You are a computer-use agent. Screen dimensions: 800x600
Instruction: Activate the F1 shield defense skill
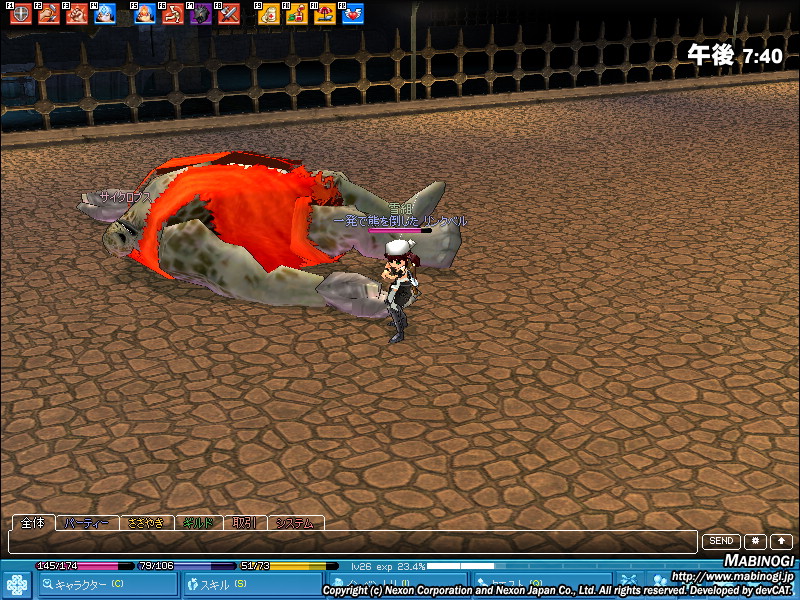tap(20, 15)
